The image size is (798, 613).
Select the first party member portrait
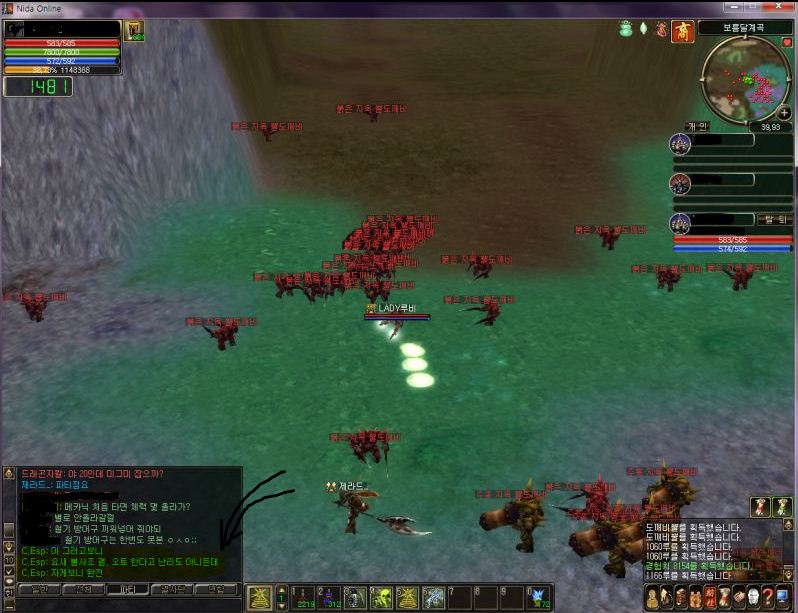681,145
